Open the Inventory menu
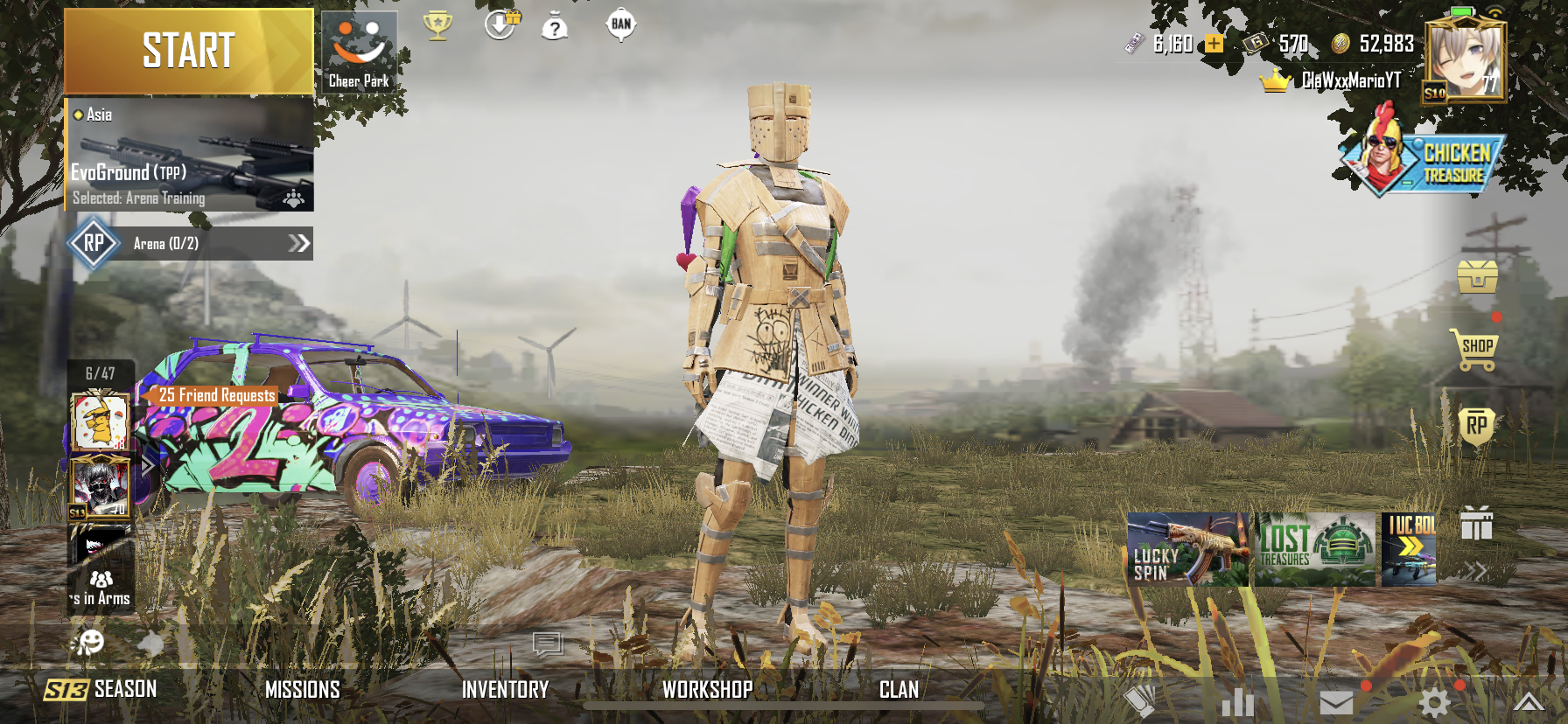 (x=505, y=690)
